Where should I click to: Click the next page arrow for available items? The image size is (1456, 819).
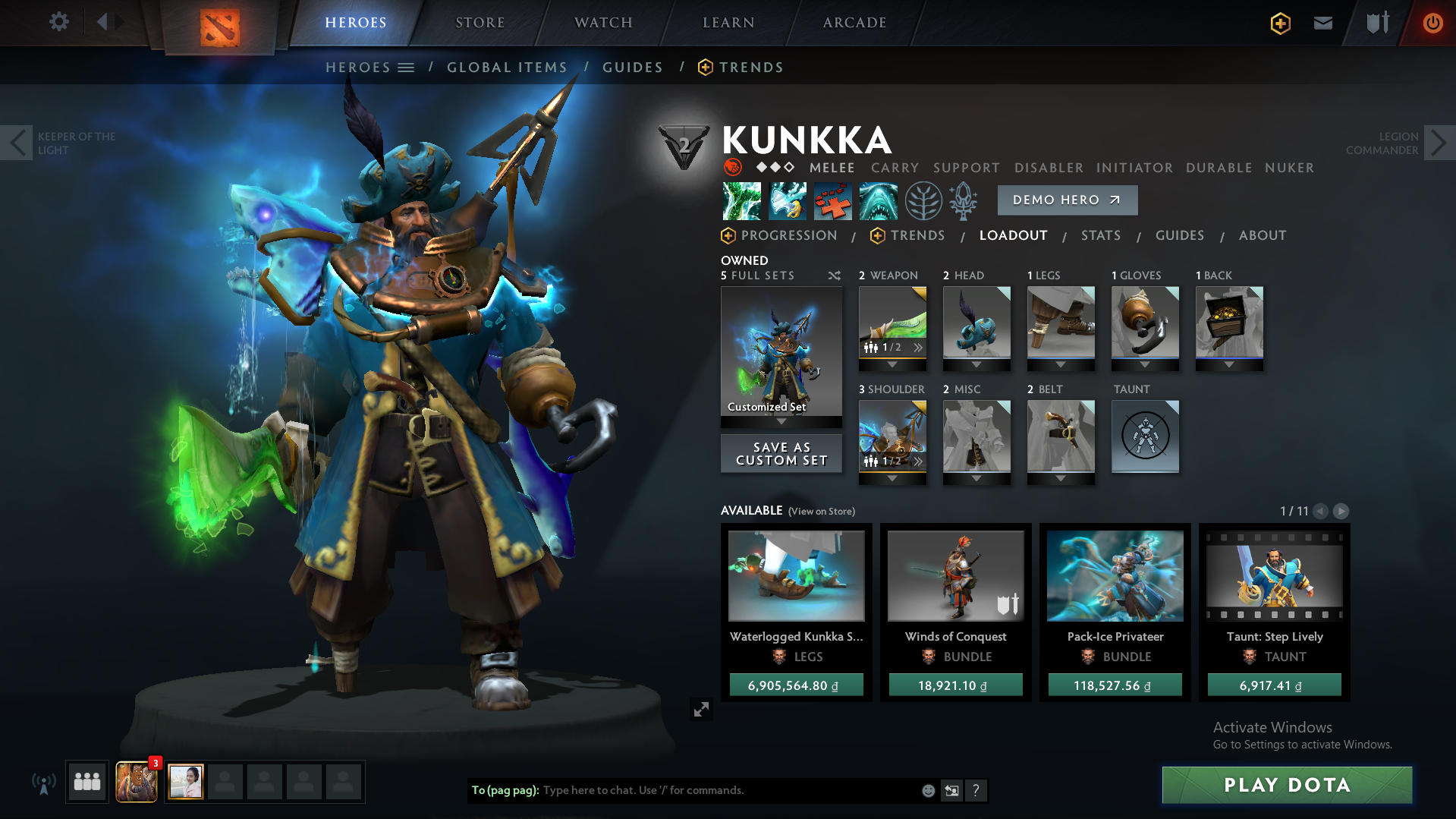point(1340,512)
